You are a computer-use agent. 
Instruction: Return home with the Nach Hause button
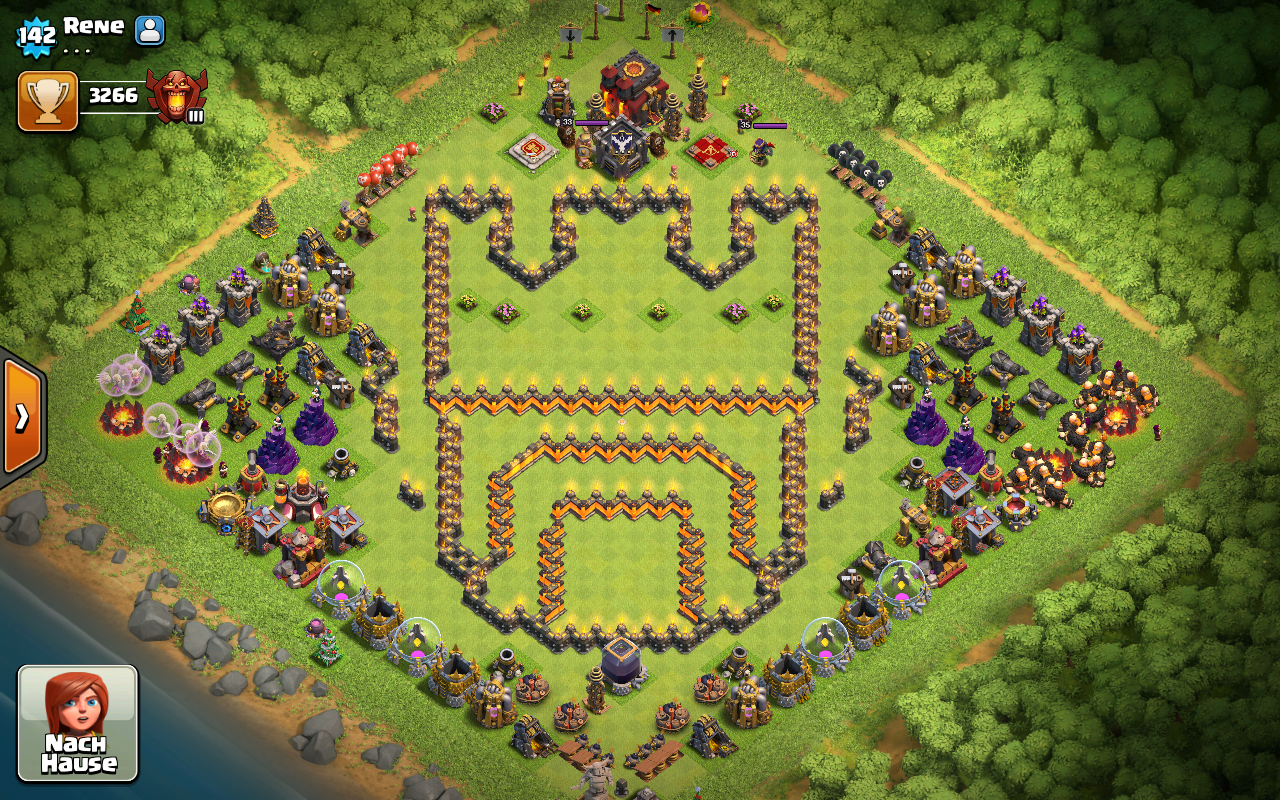78,722
